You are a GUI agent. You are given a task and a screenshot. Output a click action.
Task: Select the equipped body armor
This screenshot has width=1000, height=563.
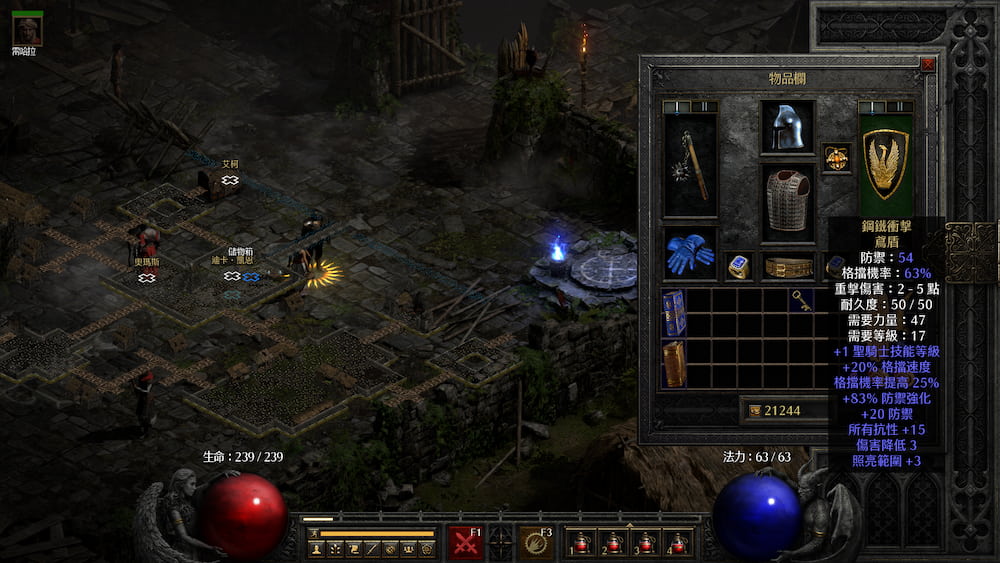pos(787,203)
